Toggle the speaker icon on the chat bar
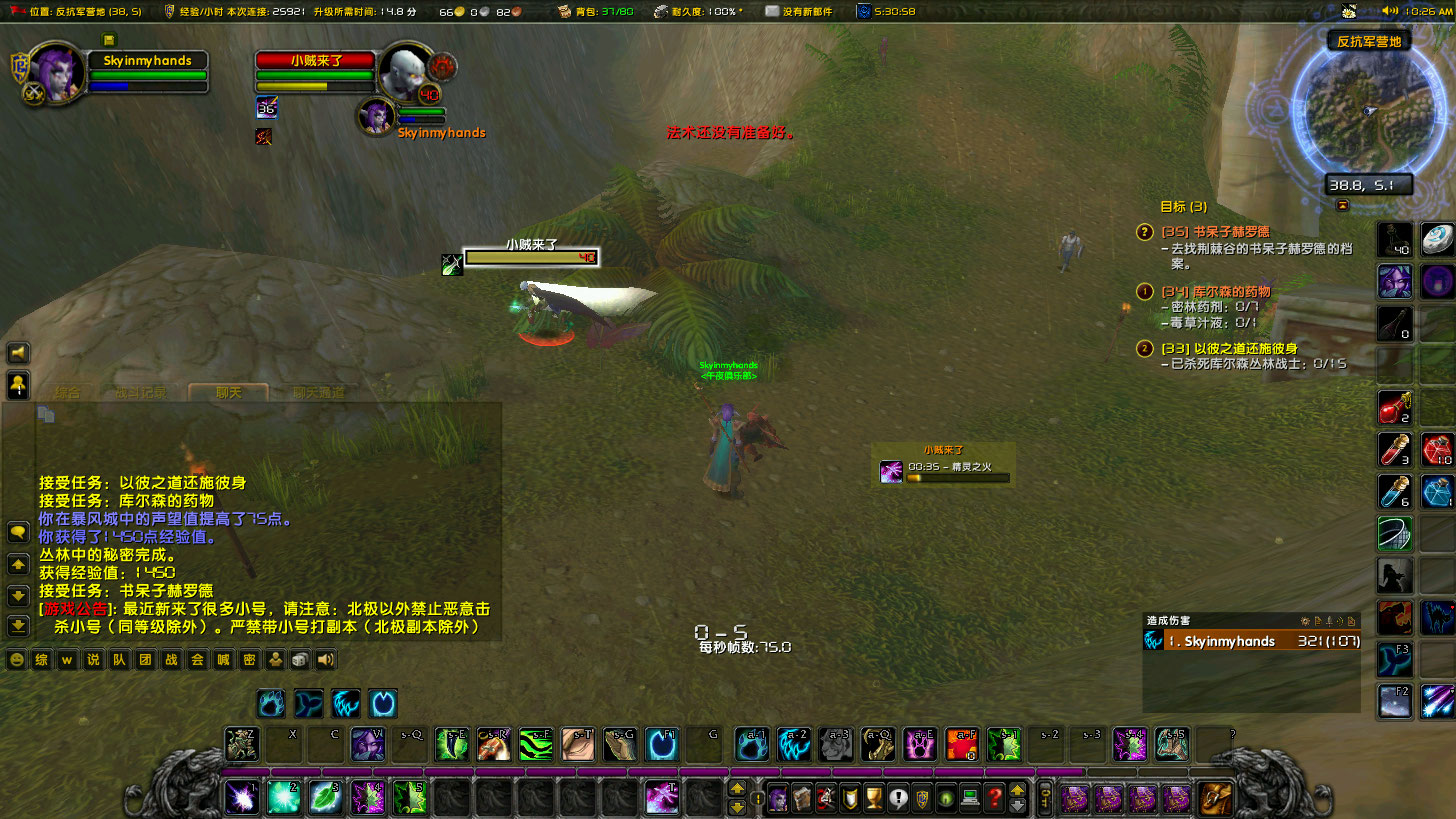 324,659
